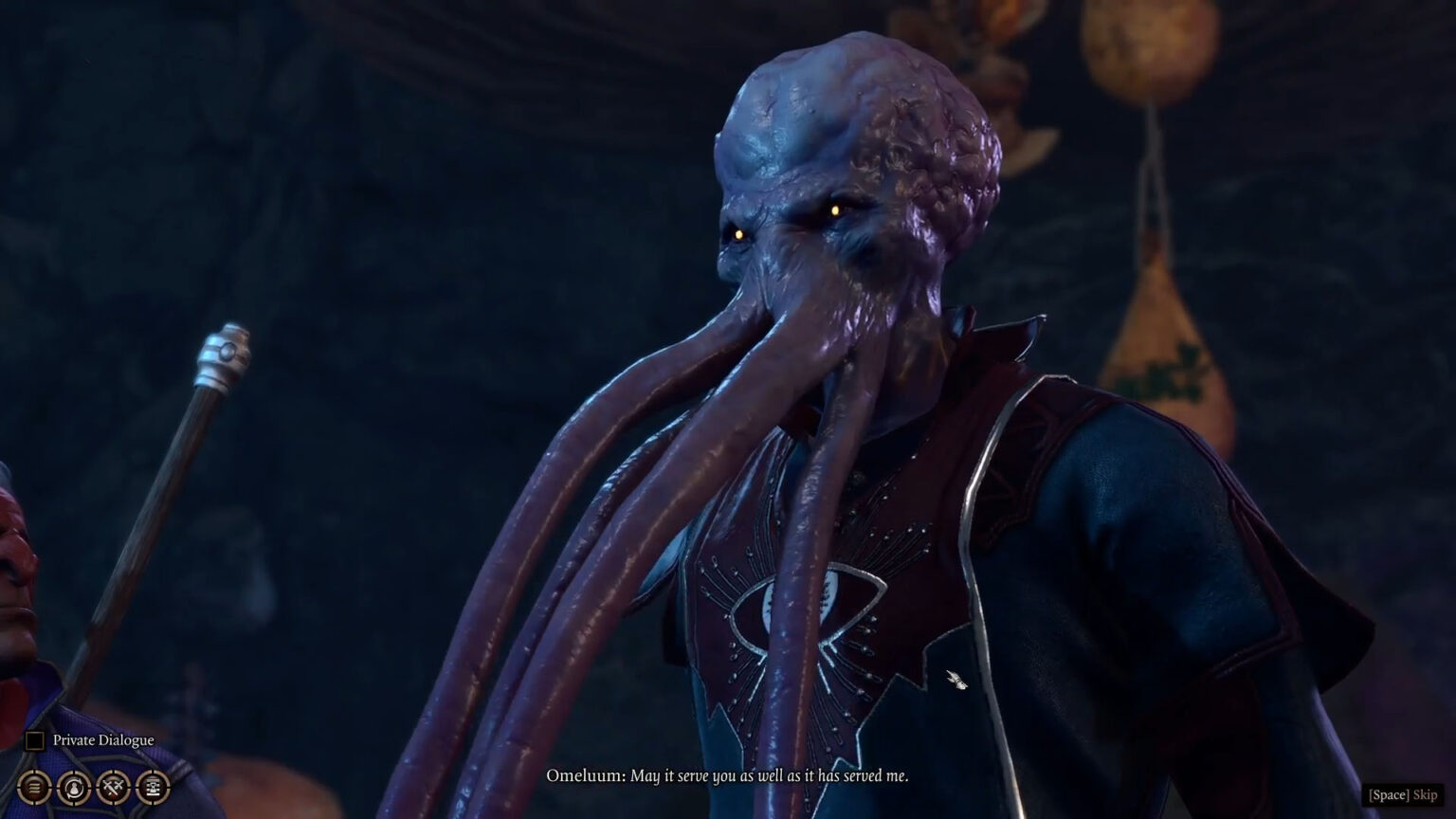Tick the Private Dialogue checkbox
Screen dimensions: 1456x819
(x=35, y=740)
